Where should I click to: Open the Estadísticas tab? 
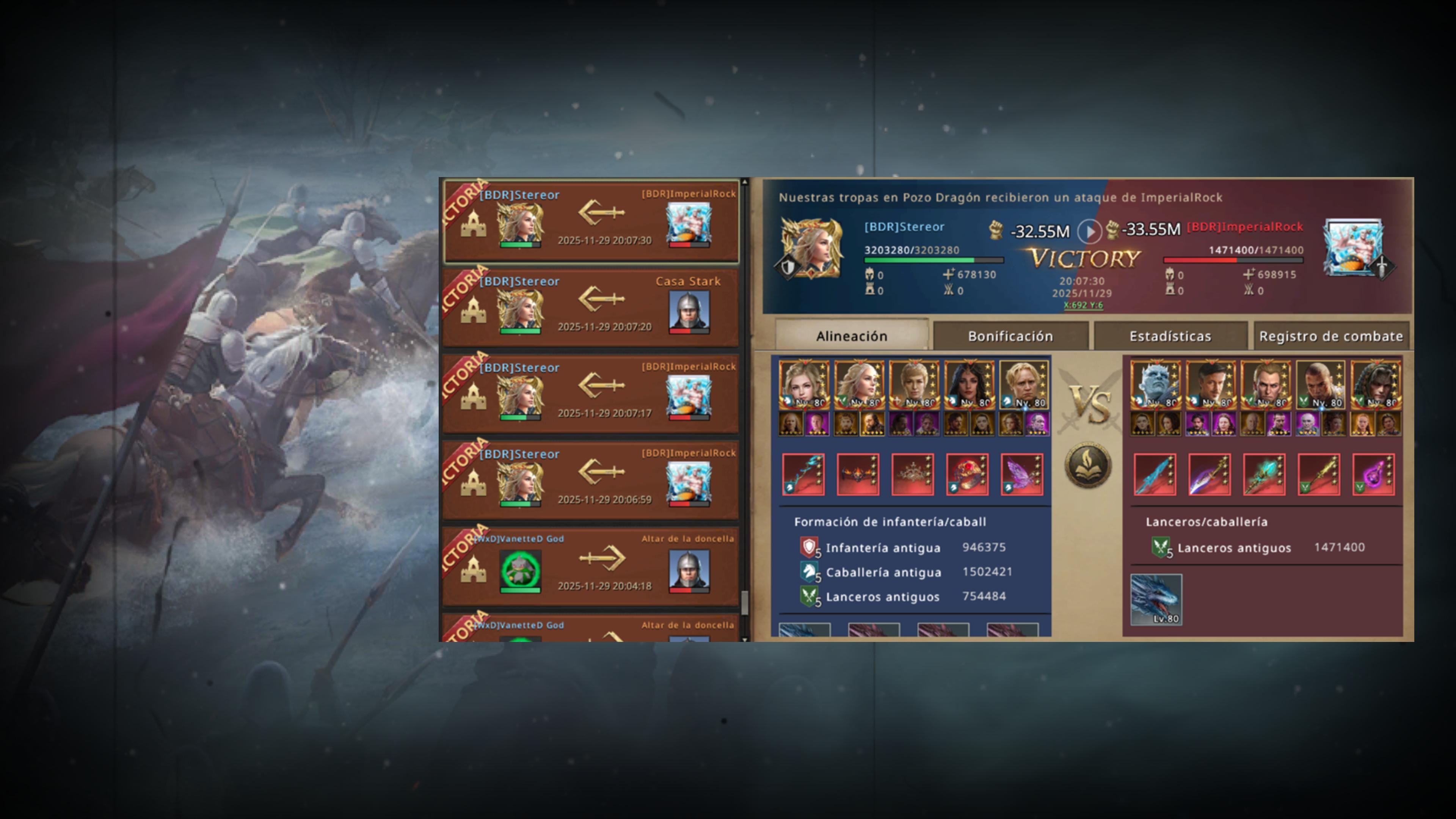1170,336
